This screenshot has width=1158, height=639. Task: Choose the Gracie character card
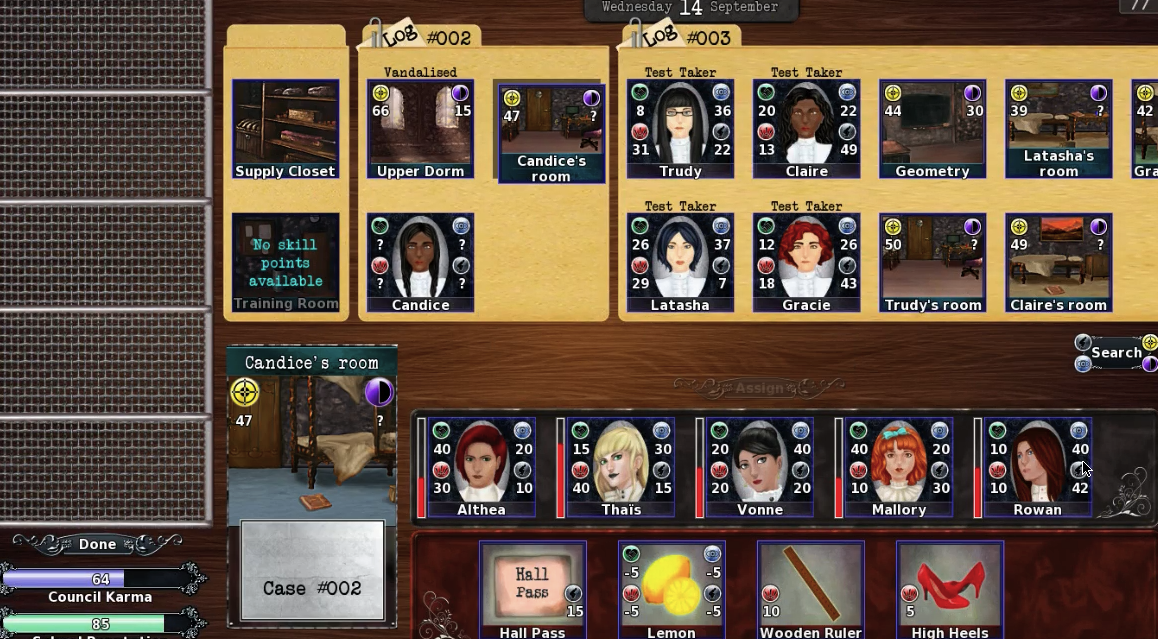pyautogui.click(x=806, y=262)
